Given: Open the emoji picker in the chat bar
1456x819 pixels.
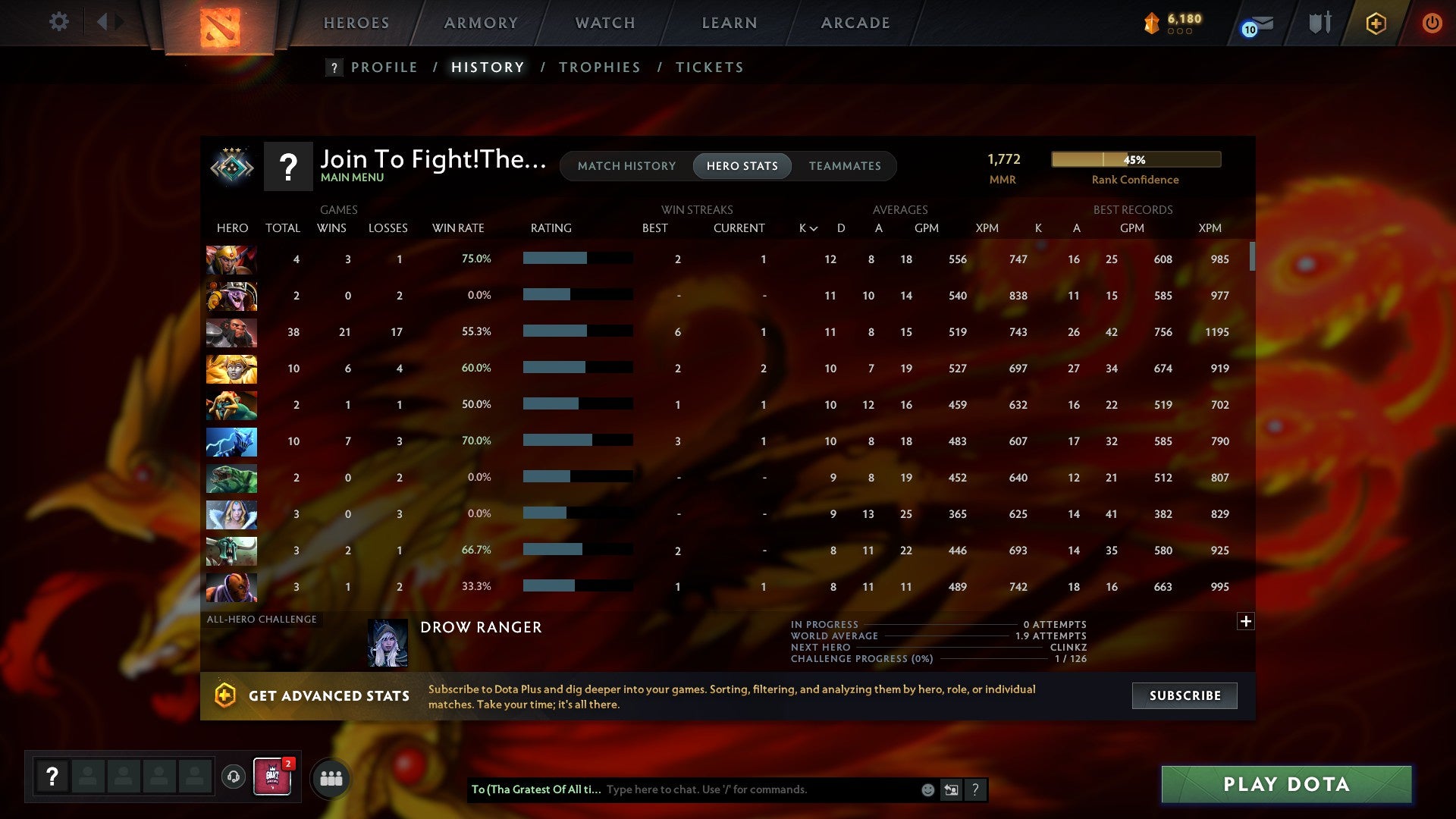Looking at the screenshot, I should tap(927, 789).
